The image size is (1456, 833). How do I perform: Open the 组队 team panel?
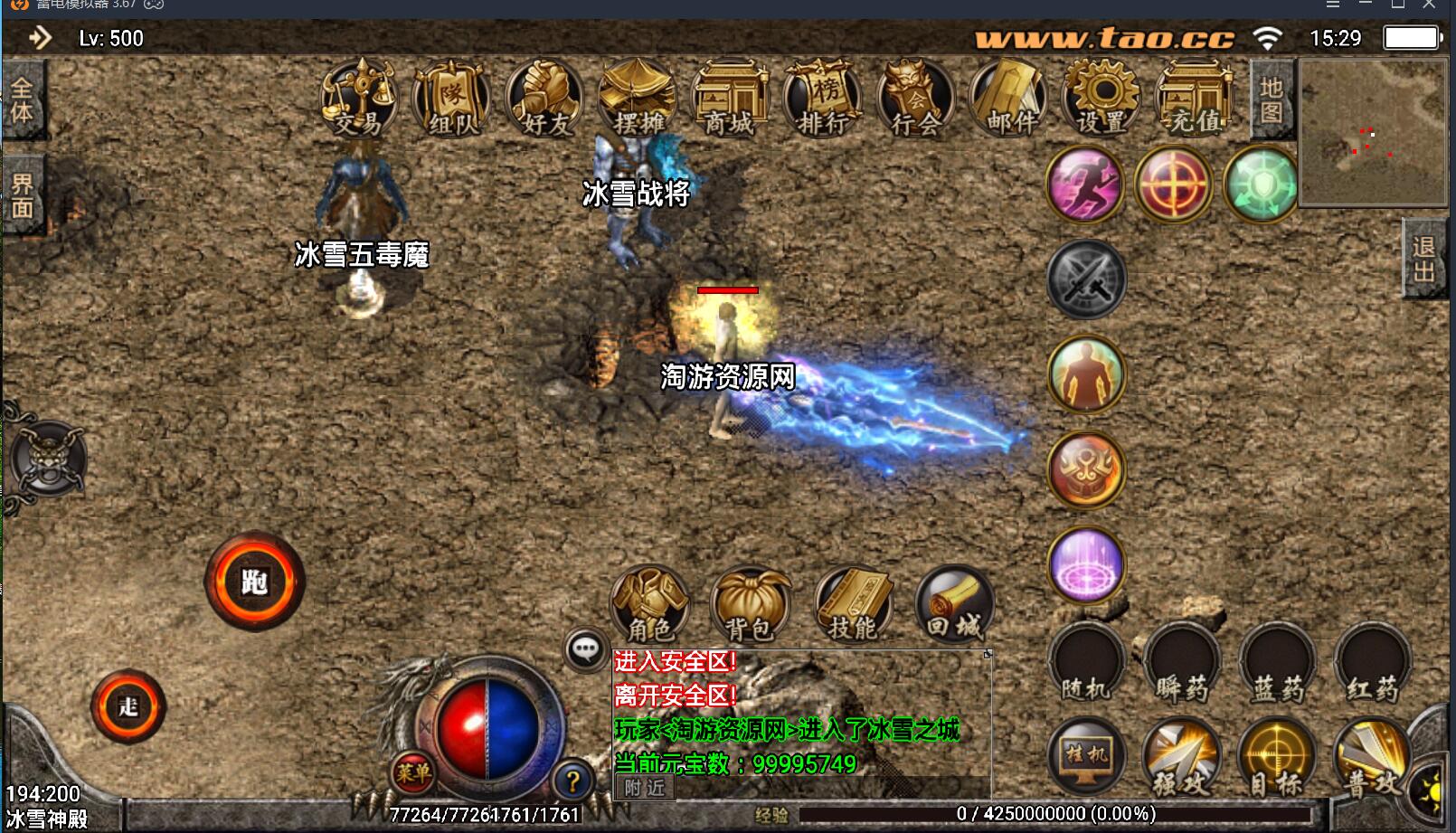[451, 99]
